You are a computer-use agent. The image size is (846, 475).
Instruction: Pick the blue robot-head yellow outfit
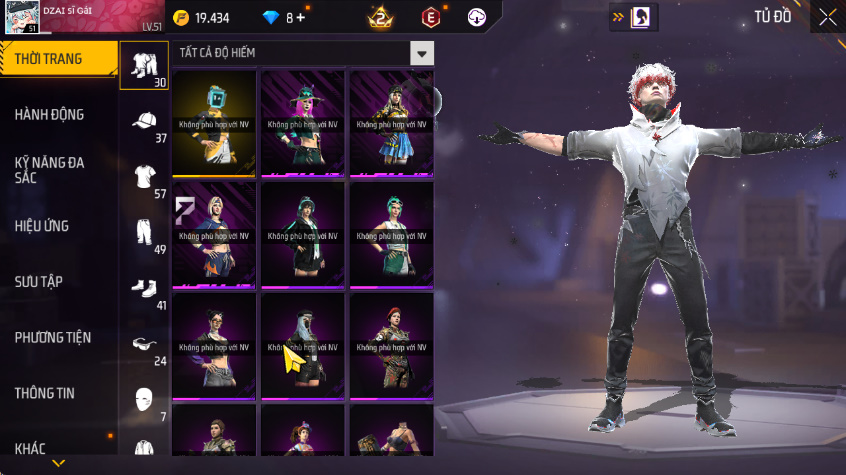214,123
